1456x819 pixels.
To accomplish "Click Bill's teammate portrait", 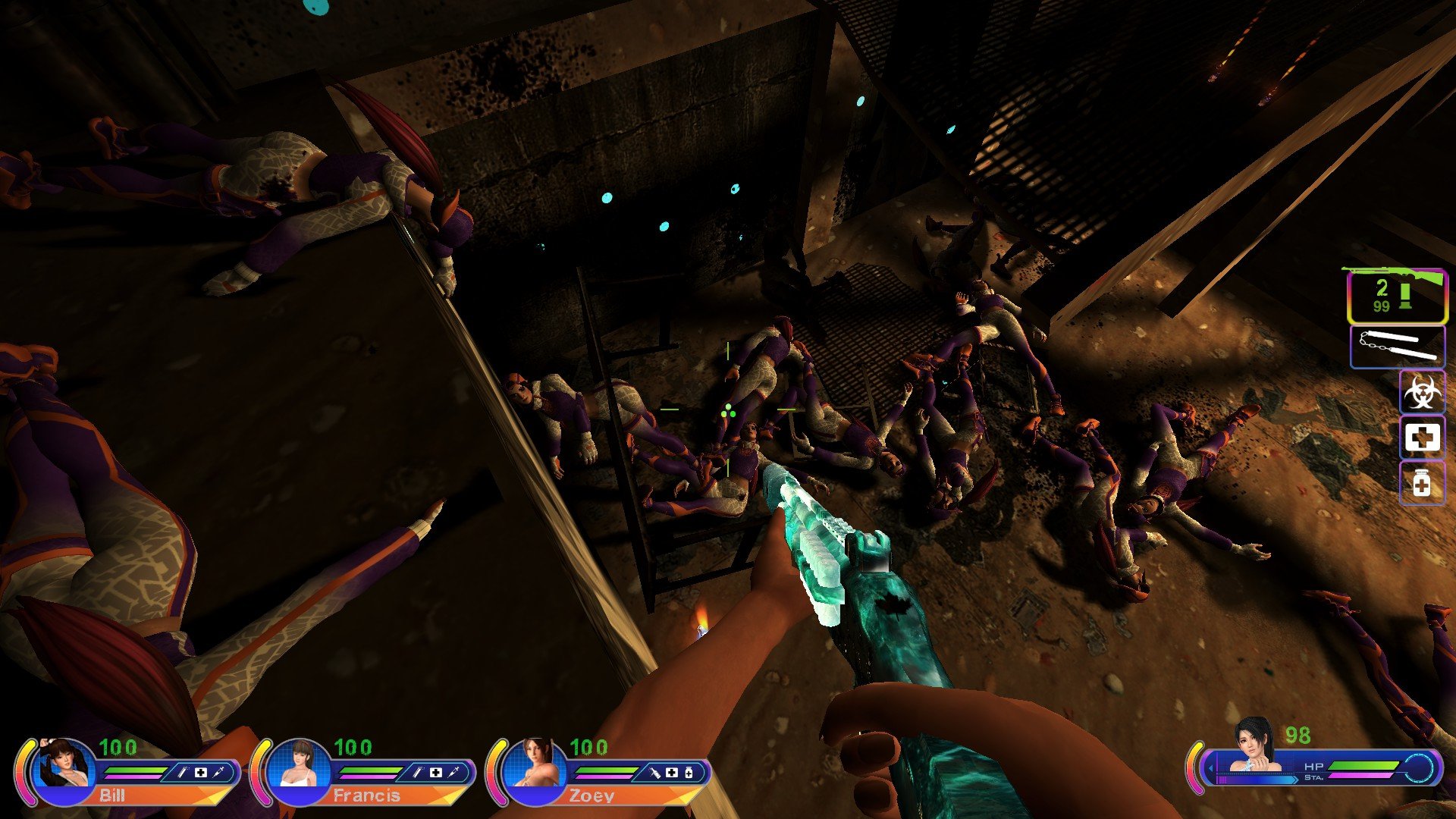I will (65, 766).
